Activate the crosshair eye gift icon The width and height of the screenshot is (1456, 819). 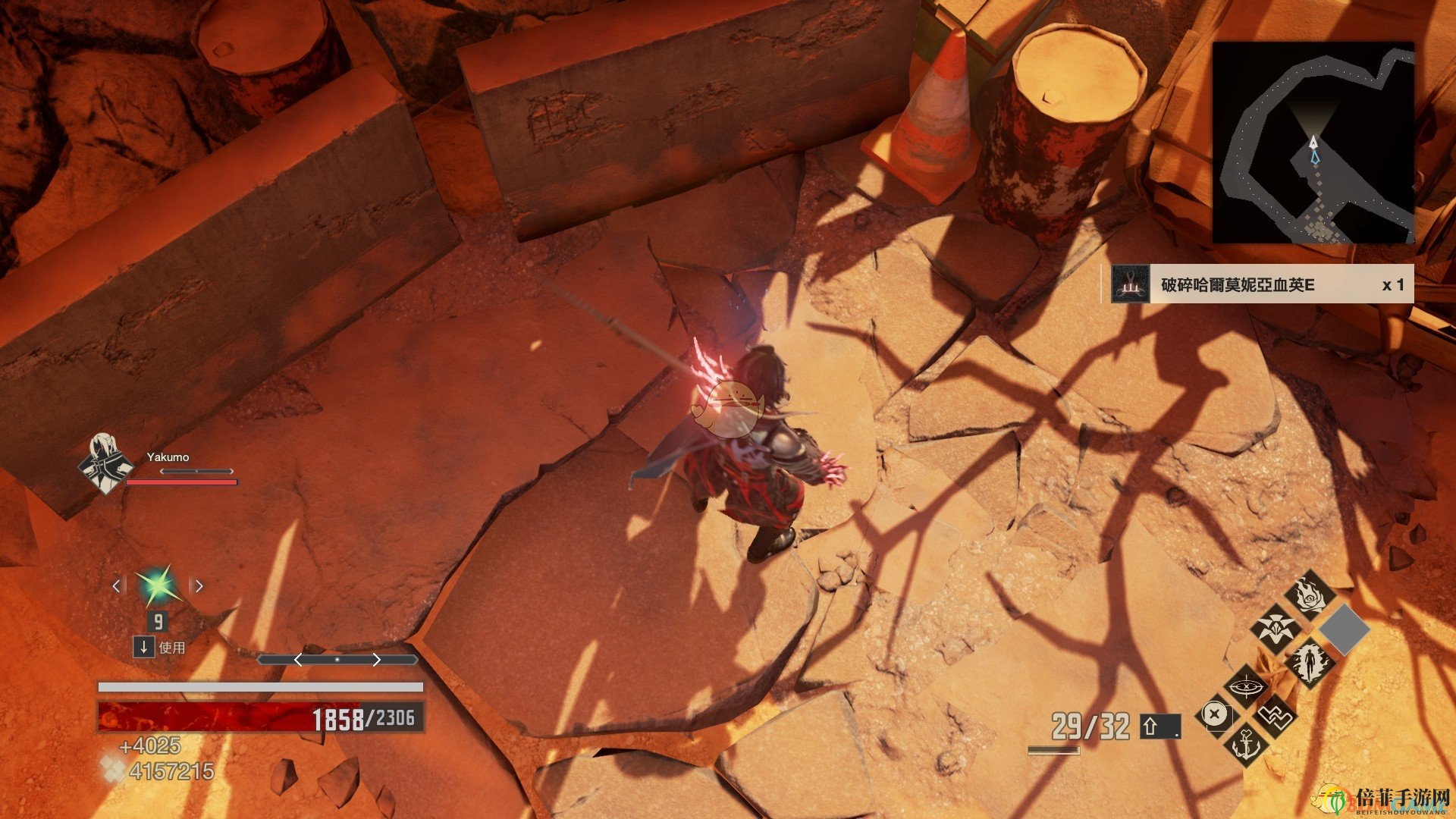tap(1246, 687)
